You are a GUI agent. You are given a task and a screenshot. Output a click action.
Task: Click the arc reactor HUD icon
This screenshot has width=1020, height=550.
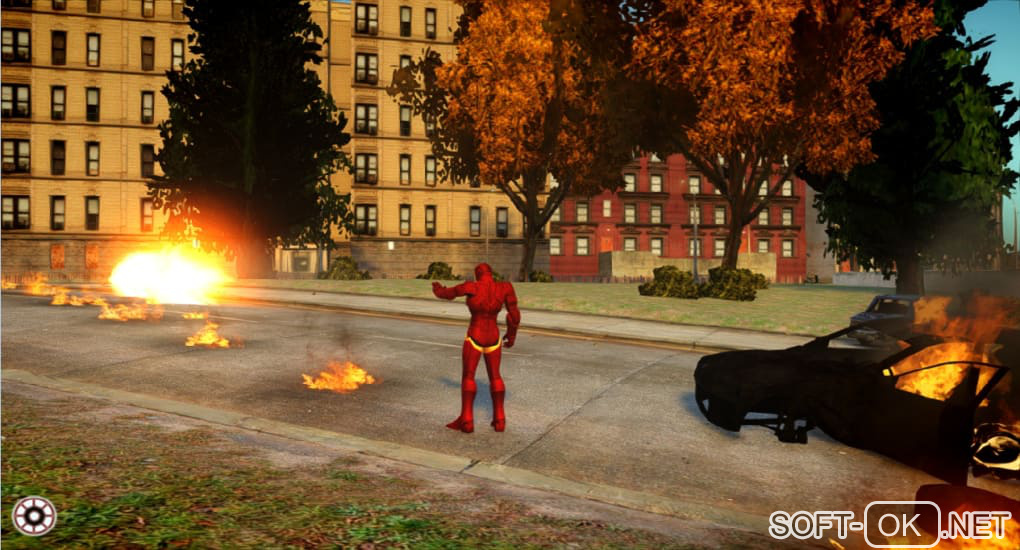coord(33,515)
